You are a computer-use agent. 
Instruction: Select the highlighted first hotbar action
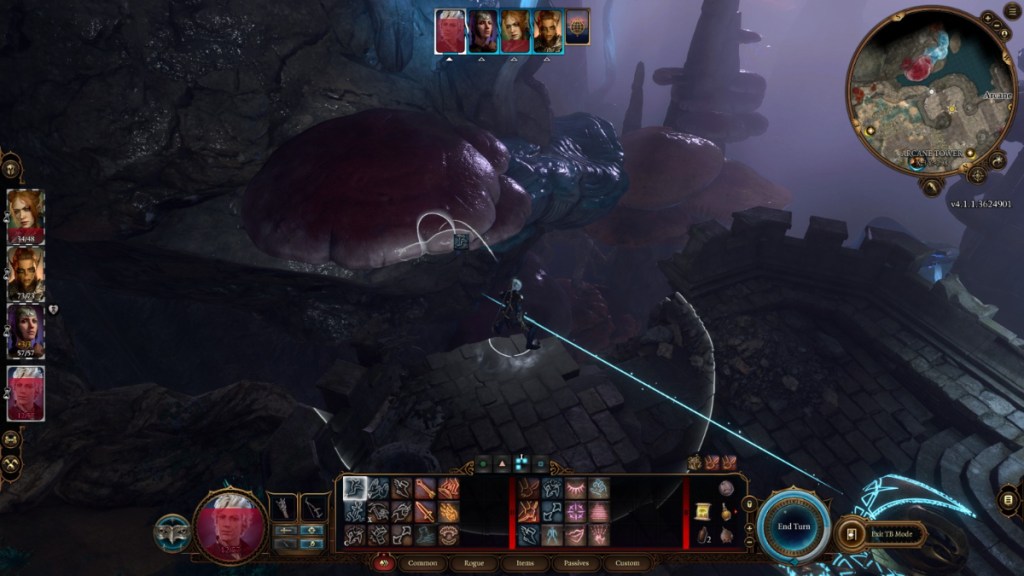point(355,489)
